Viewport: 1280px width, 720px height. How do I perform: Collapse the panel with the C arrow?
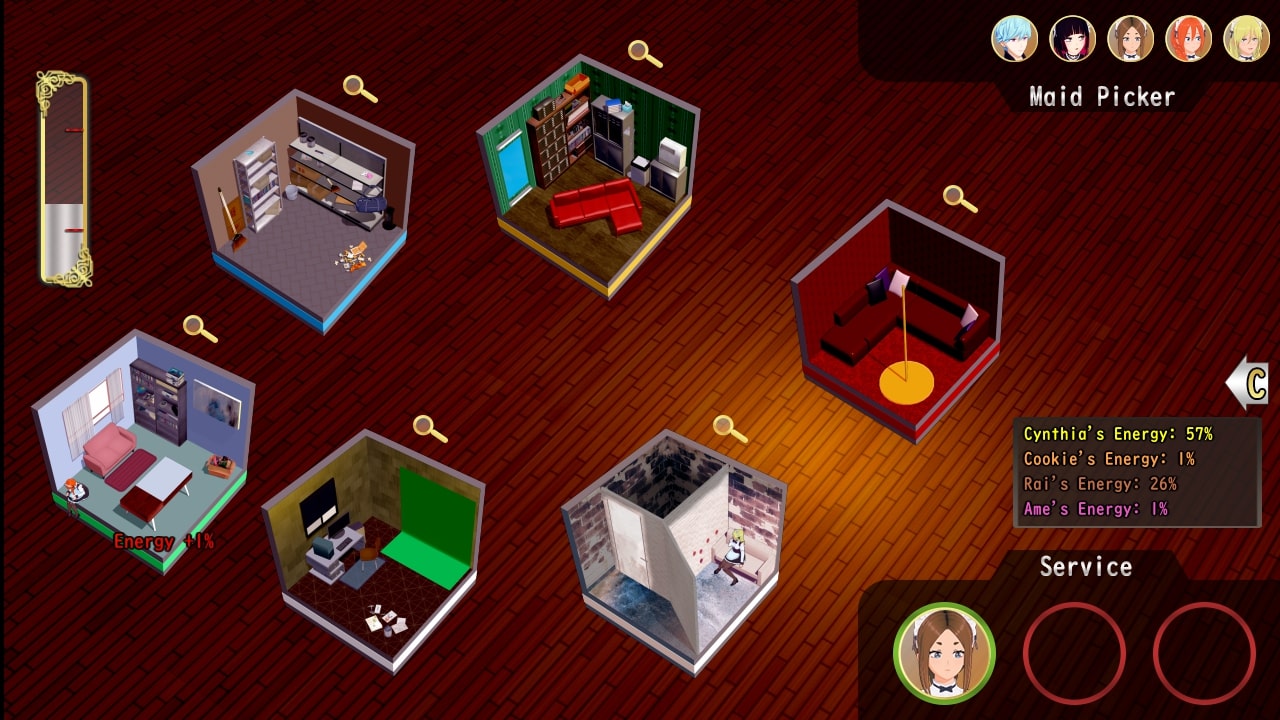click(1248, 384)
